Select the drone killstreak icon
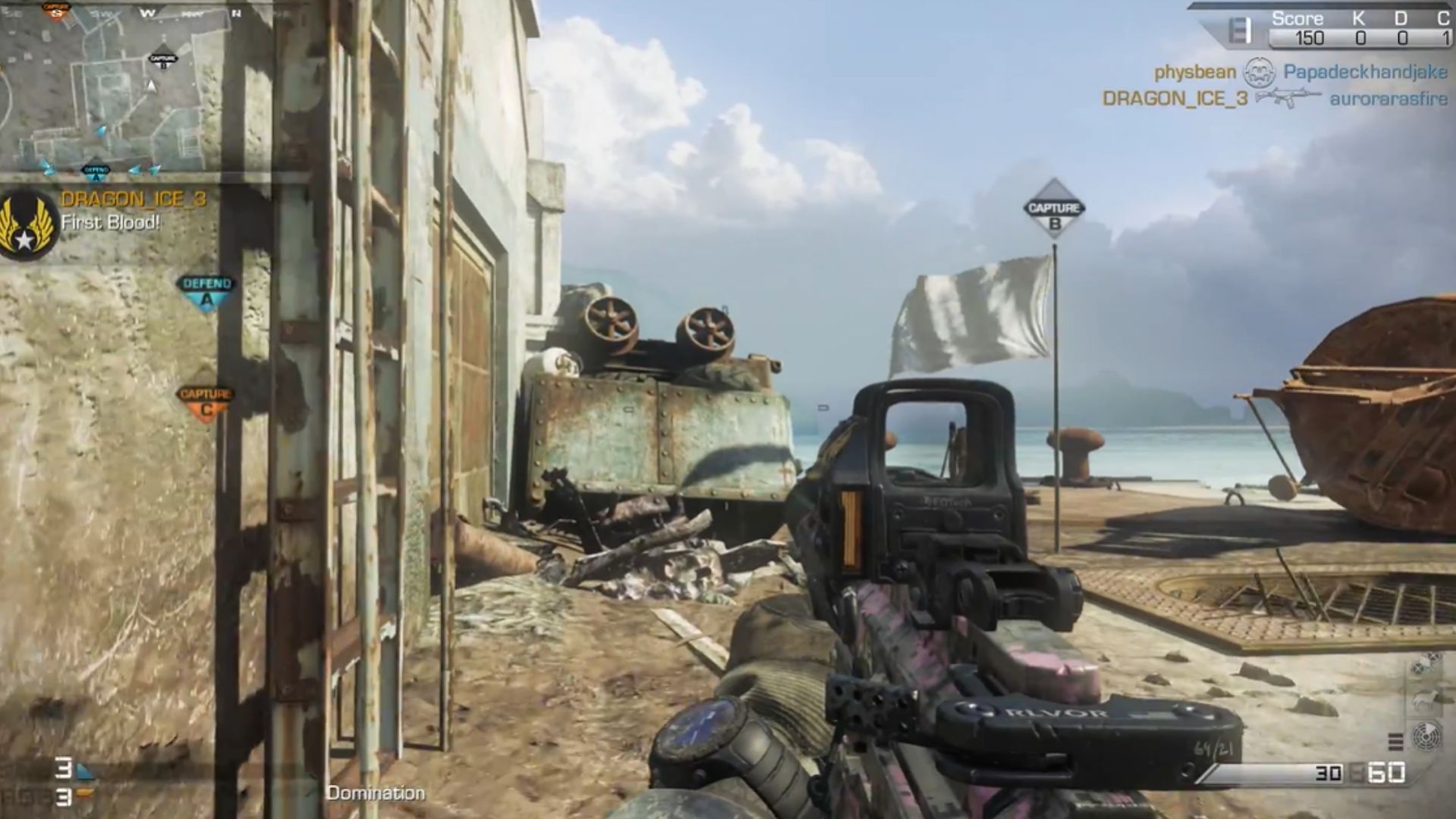Image resolution: width=1456 pixels, height=819 pixels. point(1424,666)
